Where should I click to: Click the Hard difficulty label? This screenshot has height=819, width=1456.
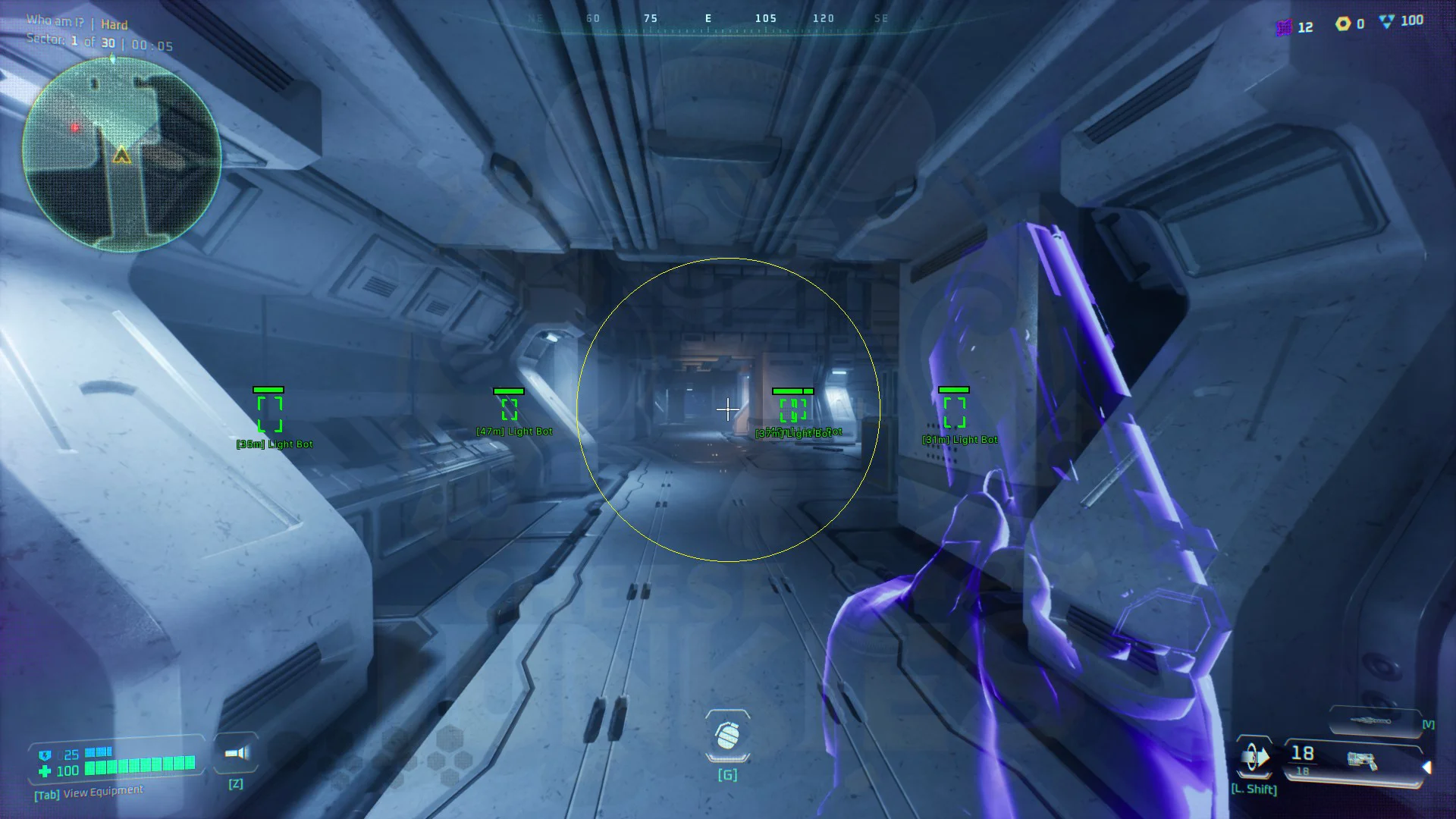113,24
